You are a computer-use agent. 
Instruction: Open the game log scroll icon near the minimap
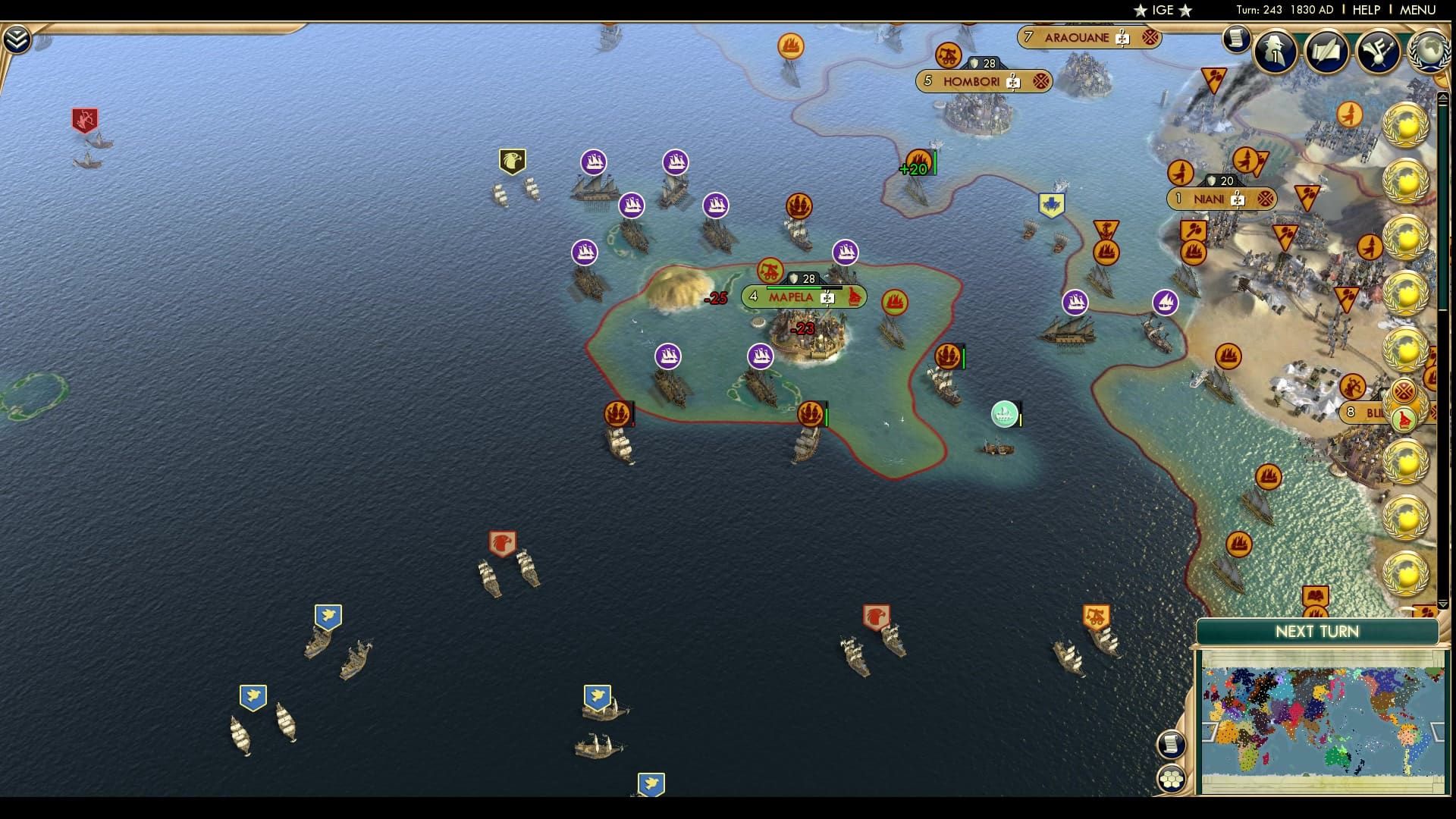pos(1171,743)
